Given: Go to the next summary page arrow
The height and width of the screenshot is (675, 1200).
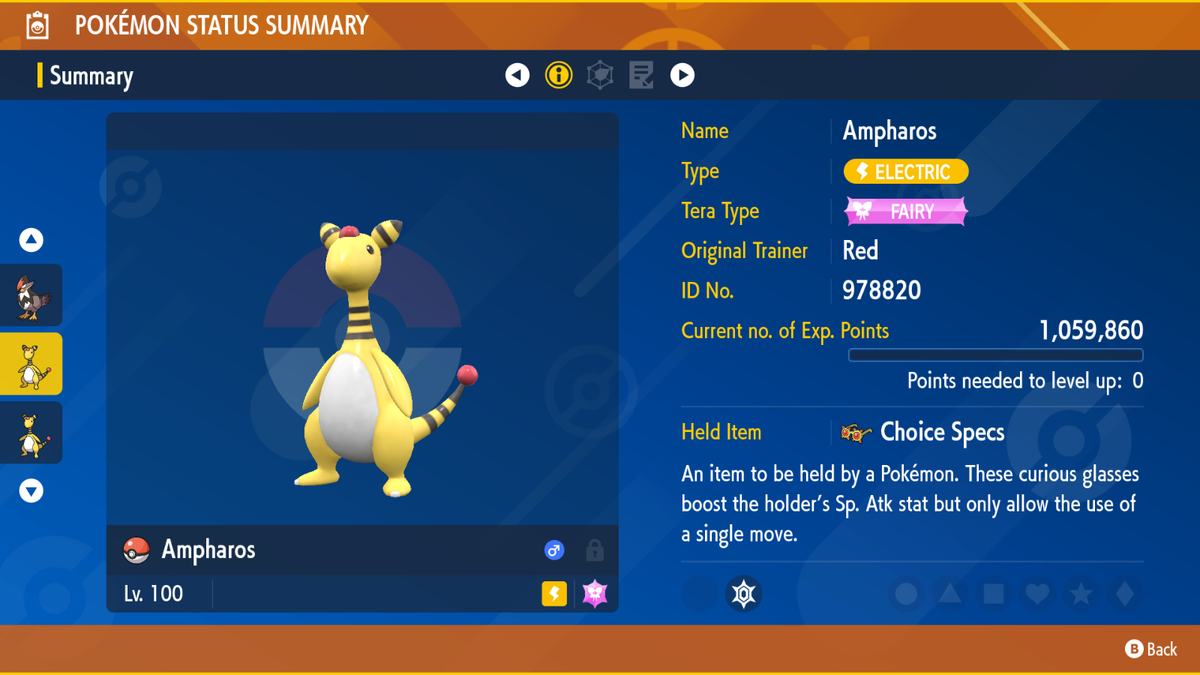Looking at the screenshot, I should [x=682, y=75].
